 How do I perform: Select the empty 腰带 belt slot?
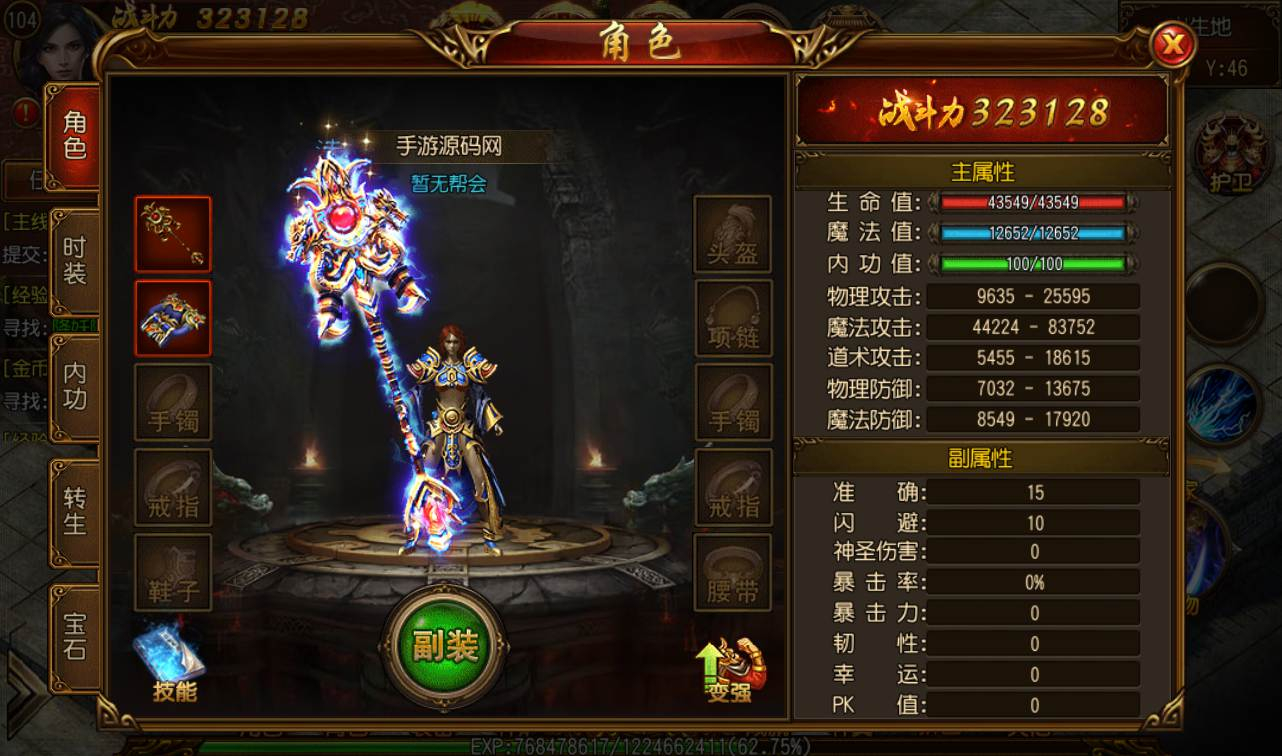click(733, 572)
